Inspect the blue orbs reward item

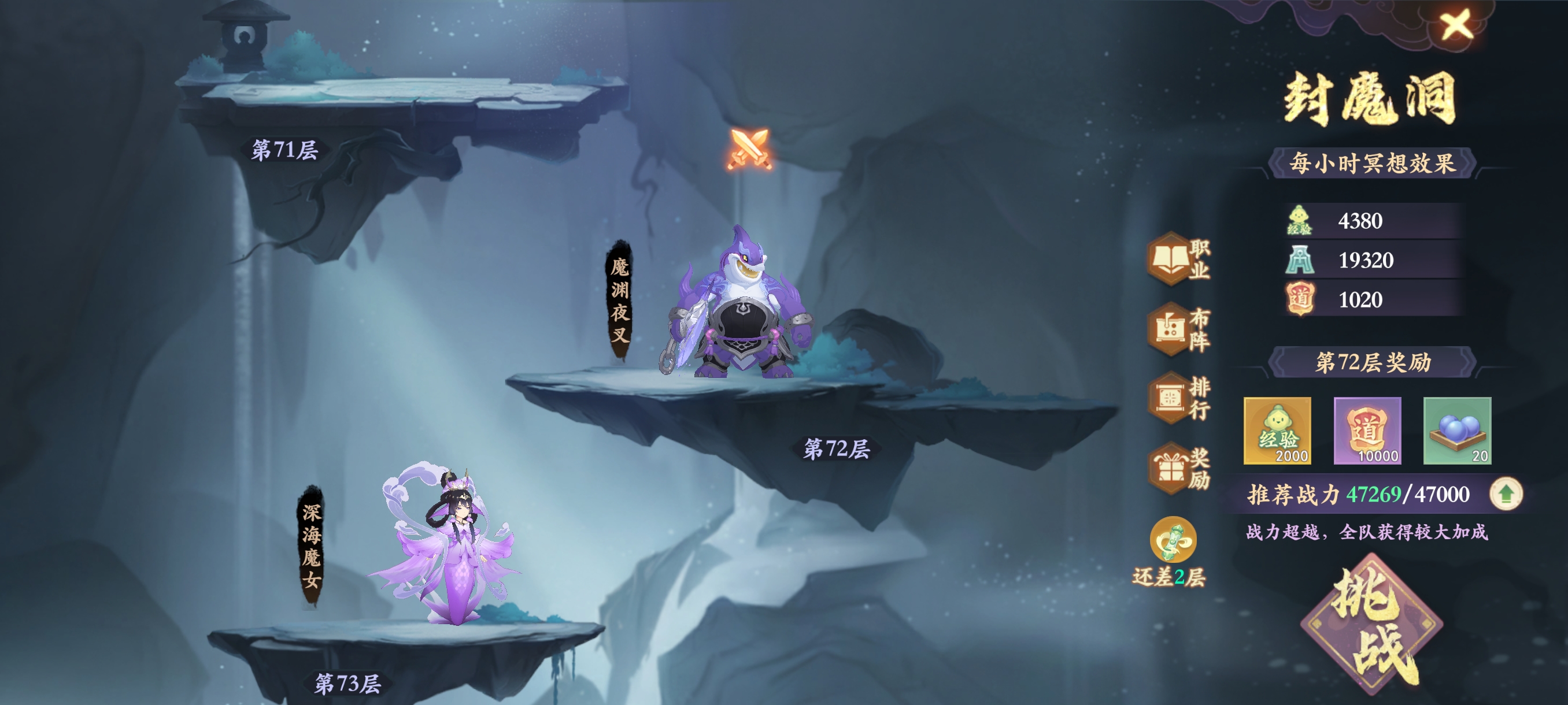pos(1456,431)
